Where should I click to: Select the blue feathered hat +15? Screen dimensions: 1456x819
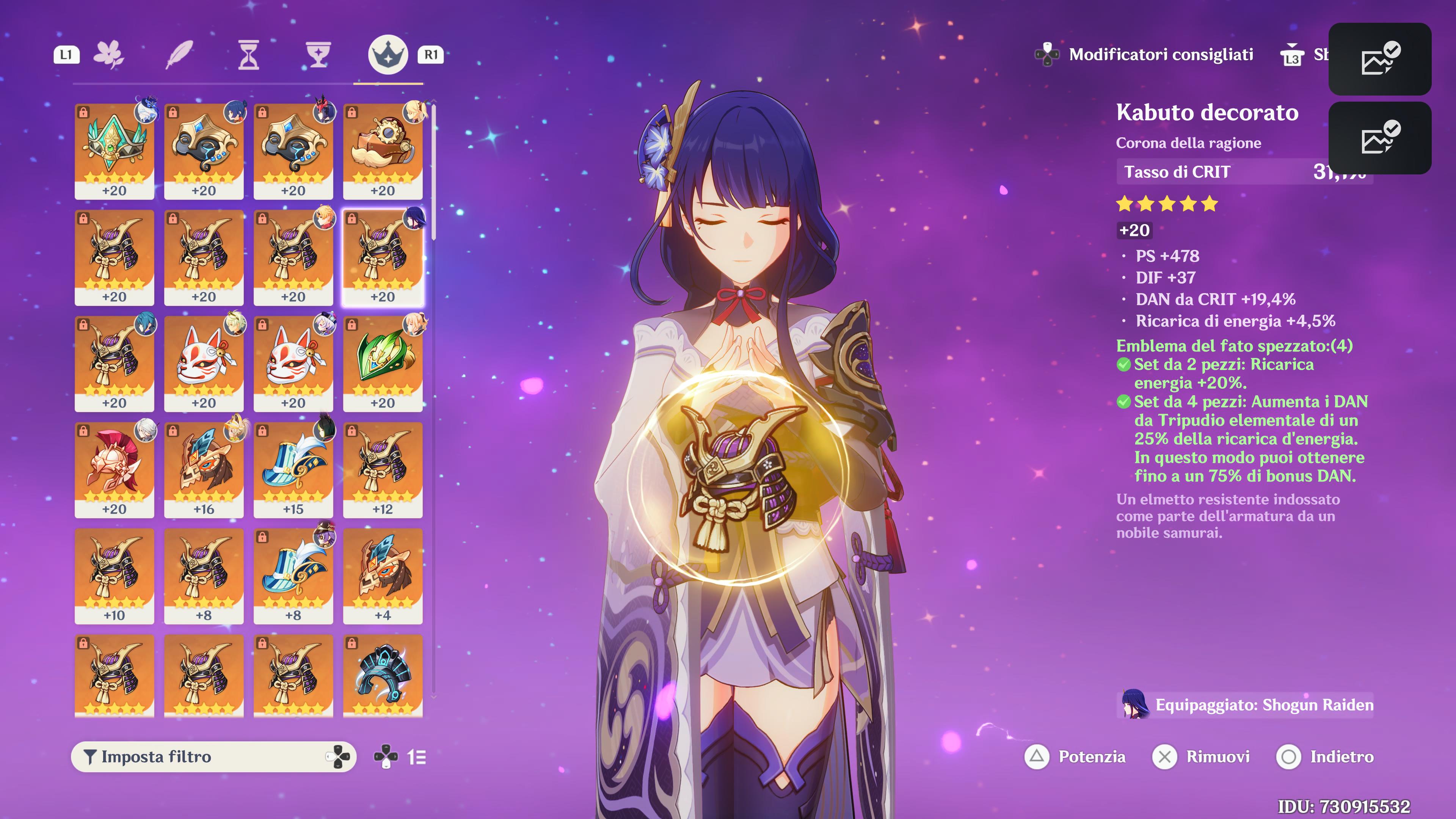click(x=293, y=469)
